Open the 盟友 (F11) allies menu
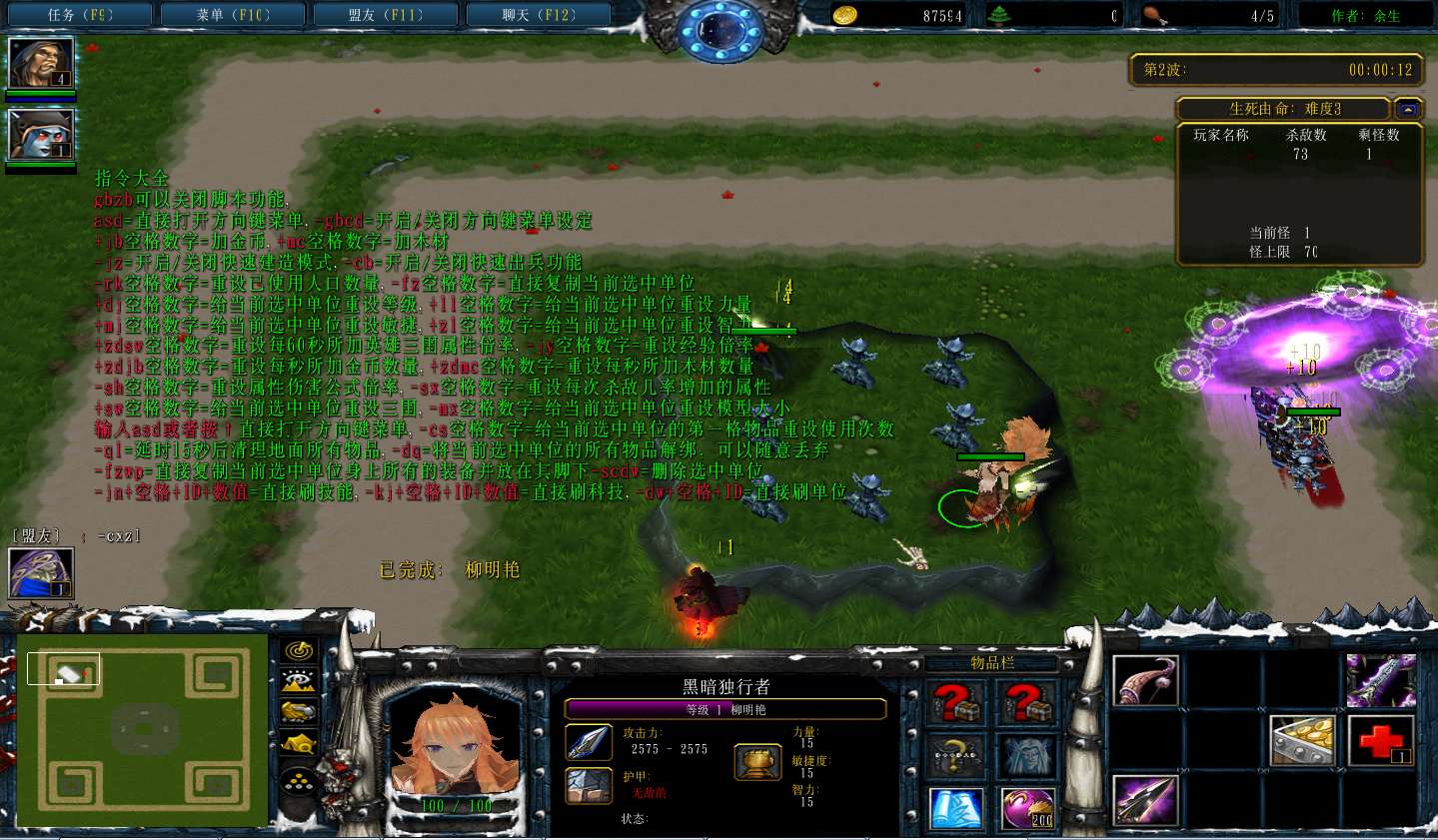 pyautogui.click(x=386, y=15)
